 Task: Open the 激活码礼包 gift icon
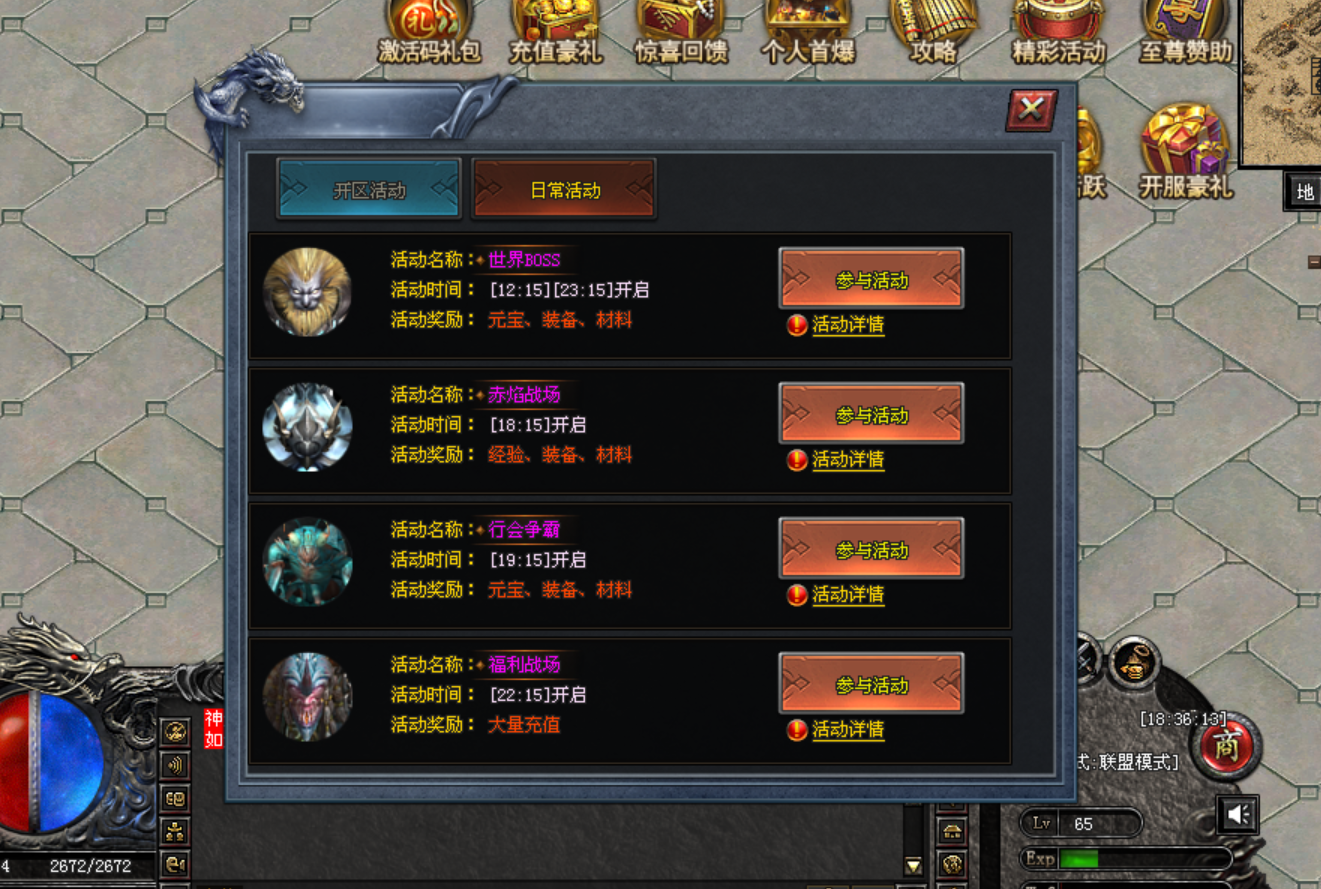tap(429, 30)
